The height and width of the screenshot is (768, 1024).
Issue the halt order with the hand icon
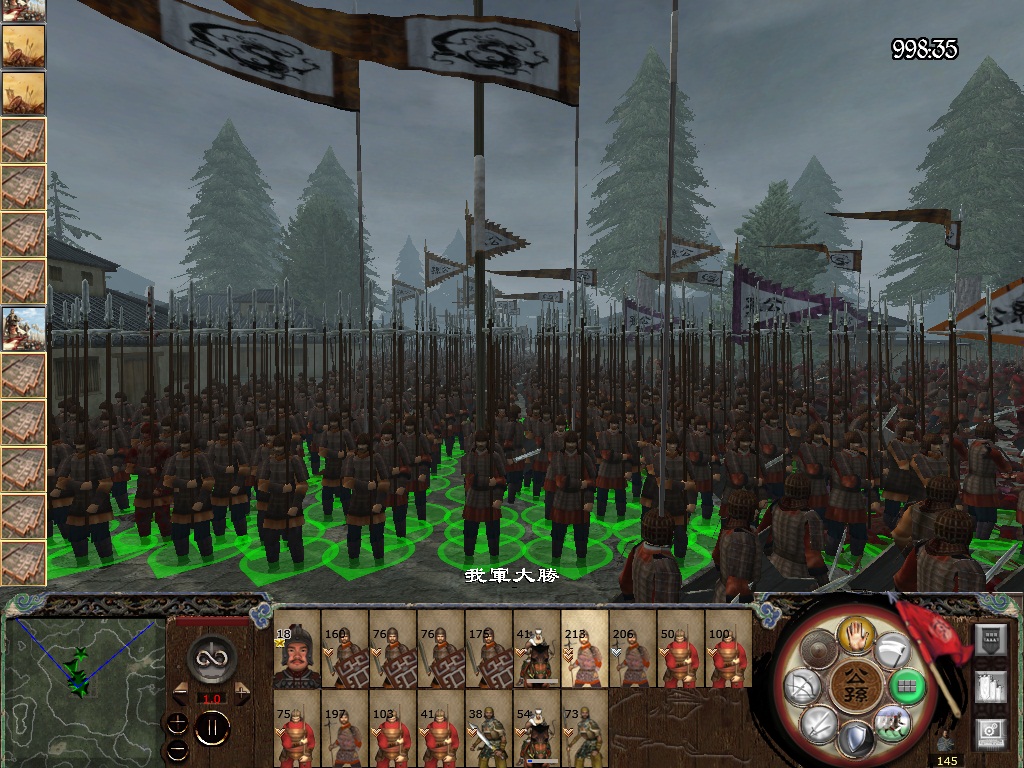(857, 633)
